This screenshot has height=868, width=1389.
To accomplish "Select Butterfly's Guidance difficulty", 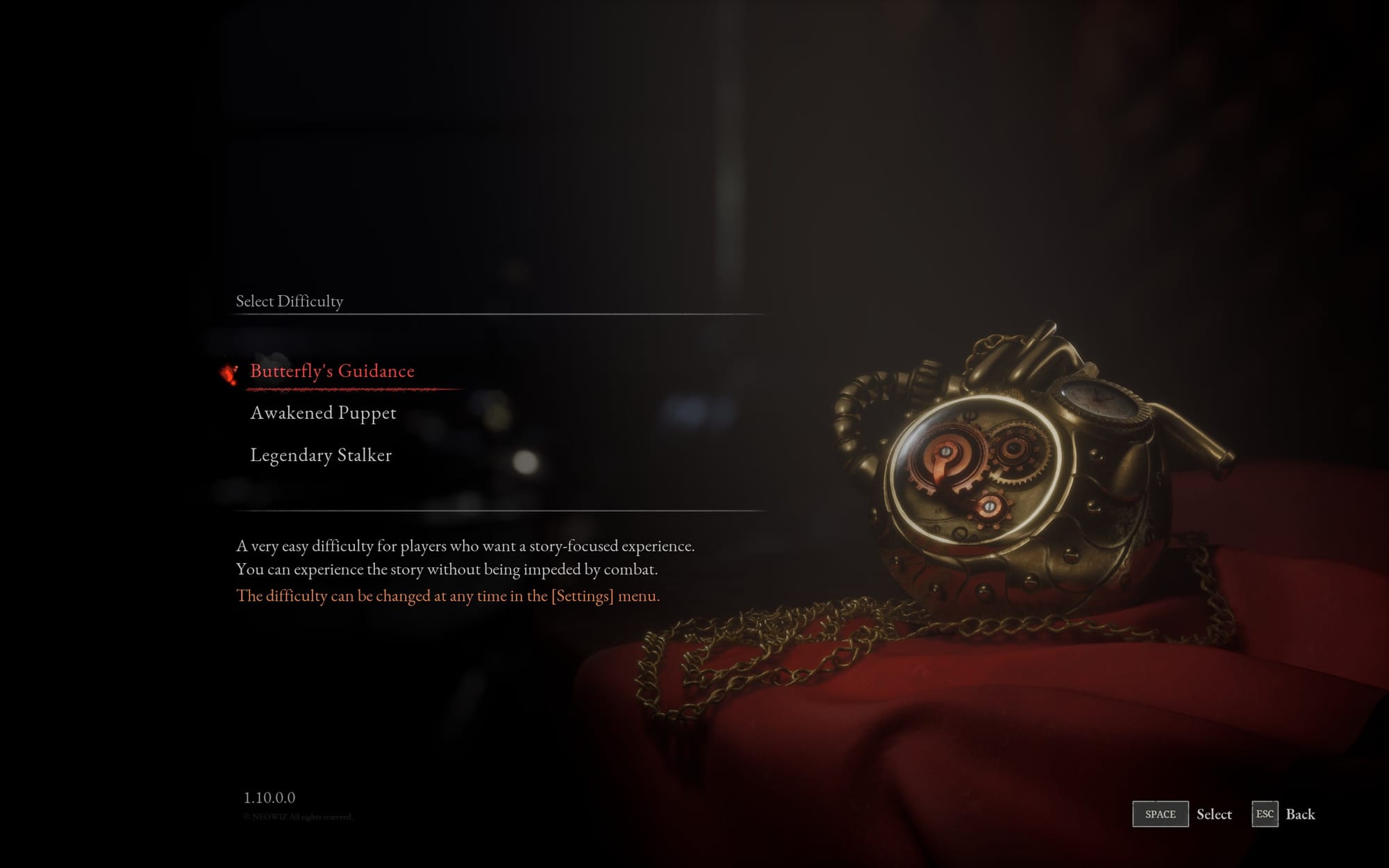I will point(332,370).
